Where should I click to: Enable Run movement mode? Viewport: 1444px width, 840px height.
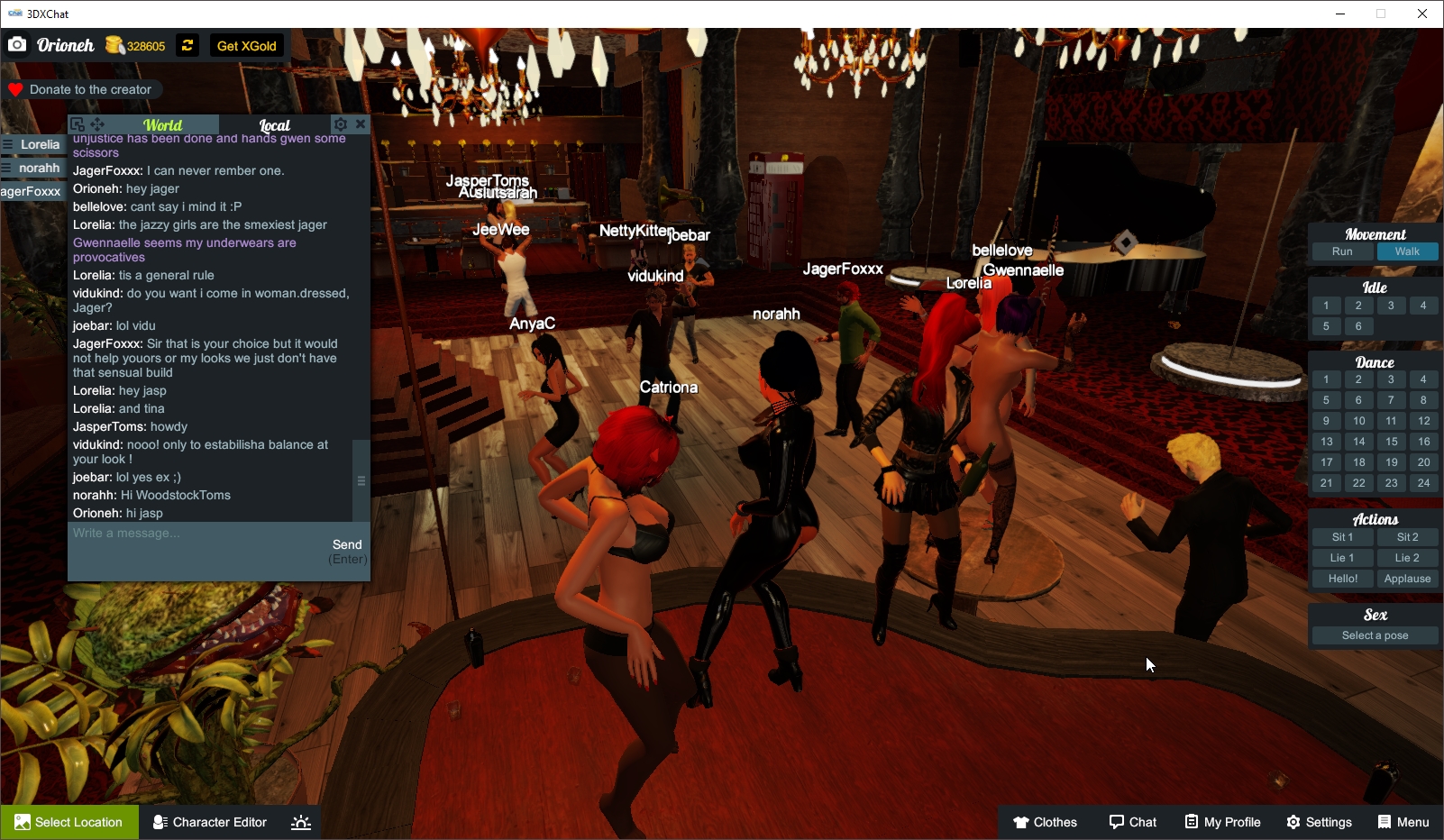tap(1342, 251)
